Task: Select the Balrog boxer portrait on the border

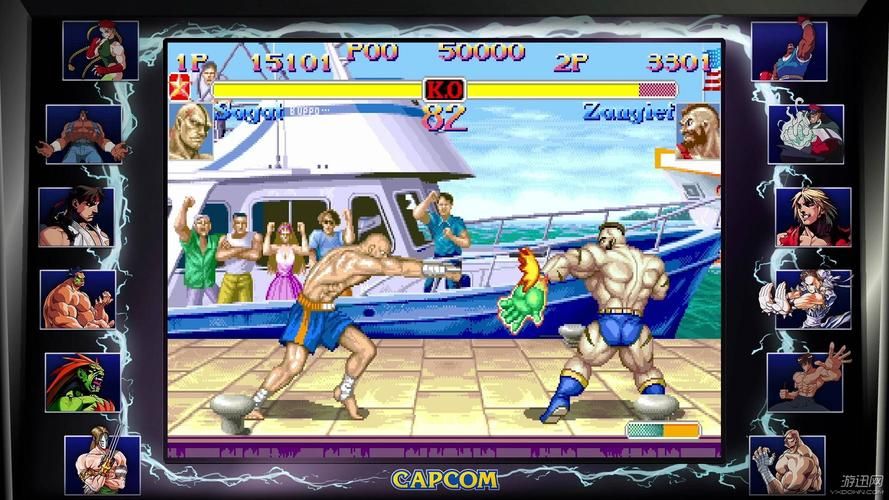Action: click(788, 50)
